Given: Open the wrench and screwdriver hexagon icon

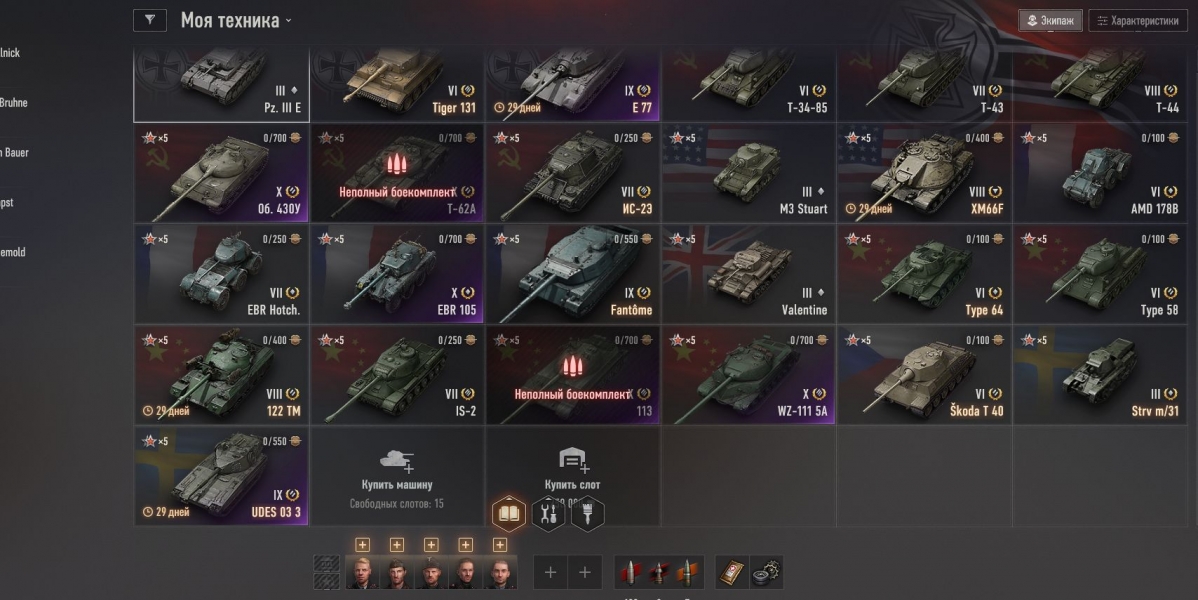Looking at the screenshot, I should pos(547,514).
